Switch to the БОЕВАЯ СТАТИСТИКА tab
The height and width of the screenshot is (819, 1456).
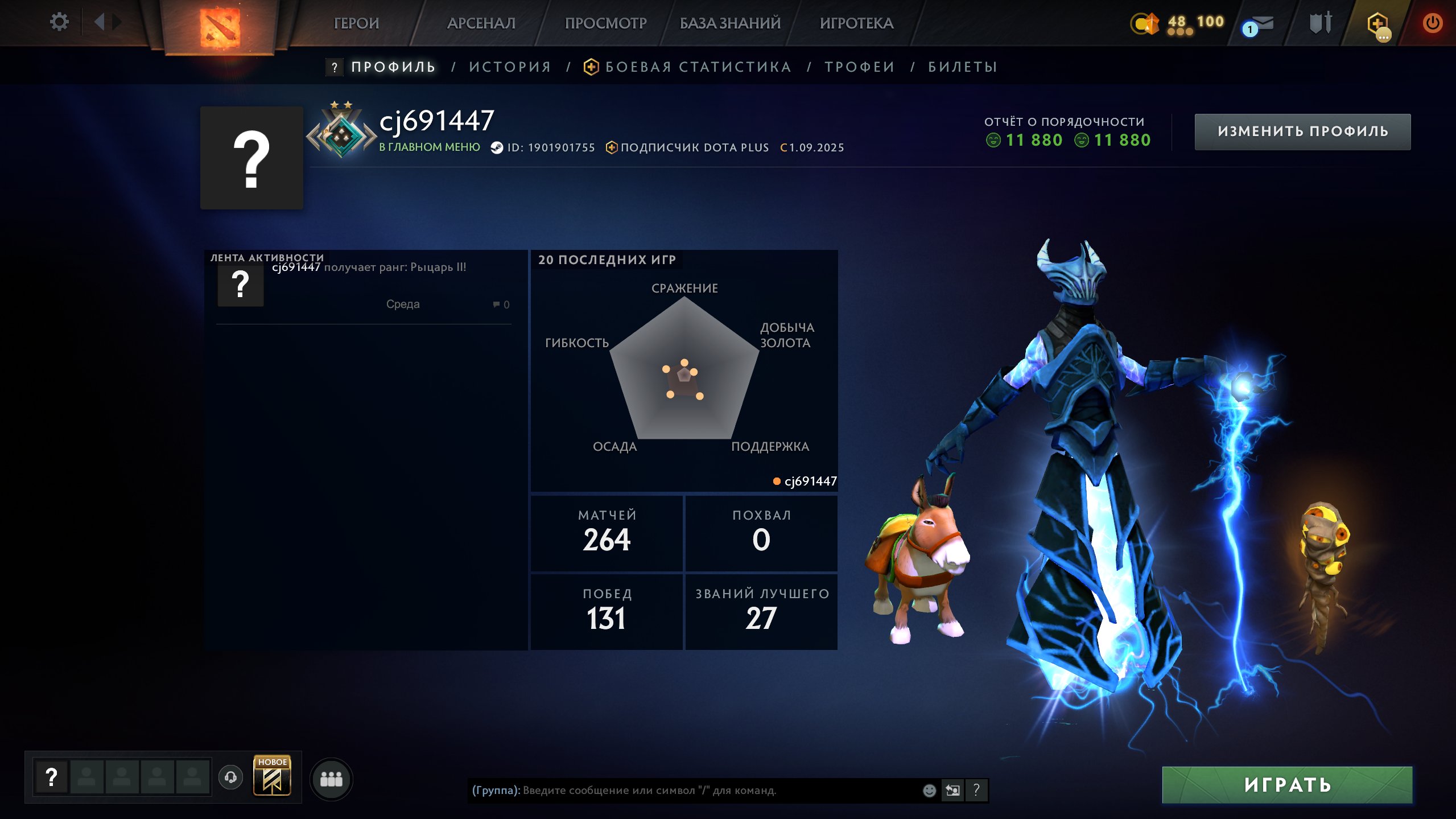coord(698,67)
